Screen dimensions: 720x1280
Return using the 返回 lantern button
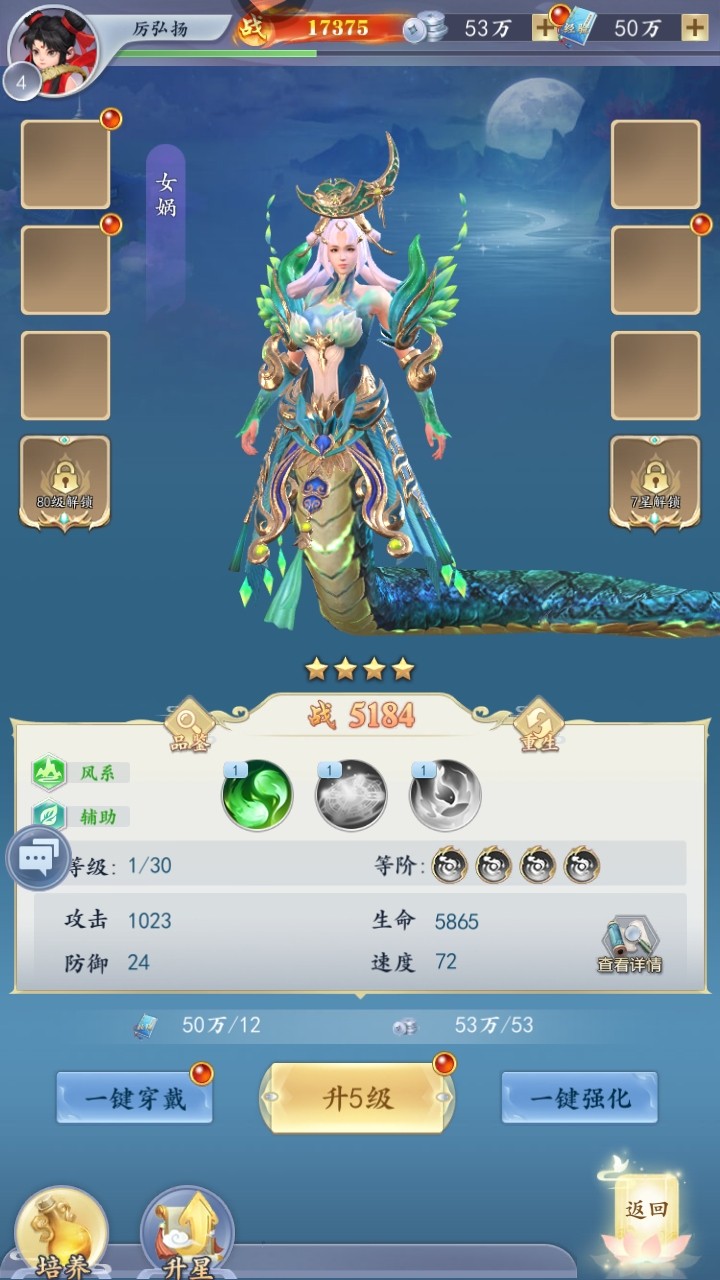click(x=646, y=1212)
